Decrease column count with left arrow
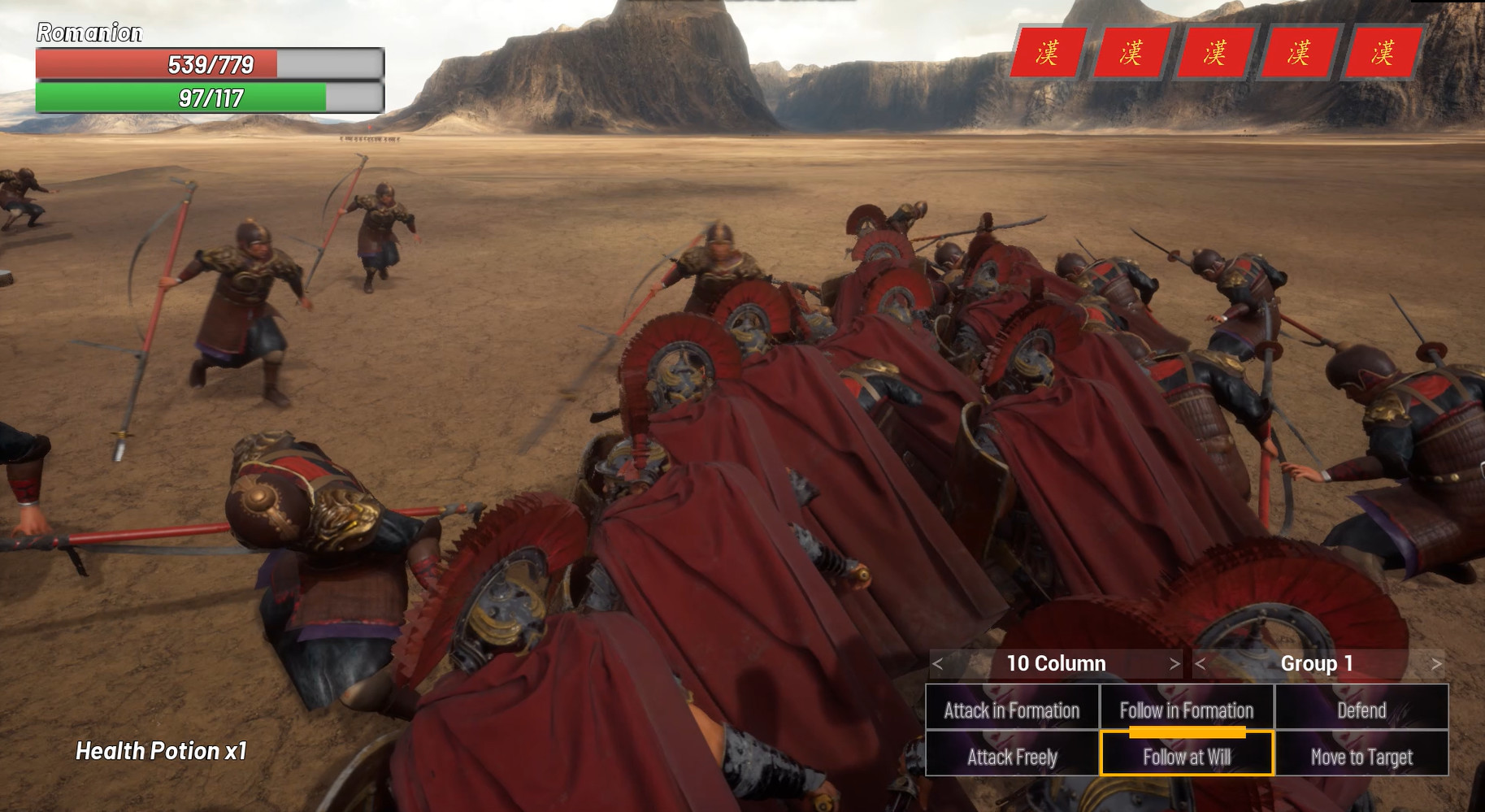The image size is (1485, 812). [938, 663]
